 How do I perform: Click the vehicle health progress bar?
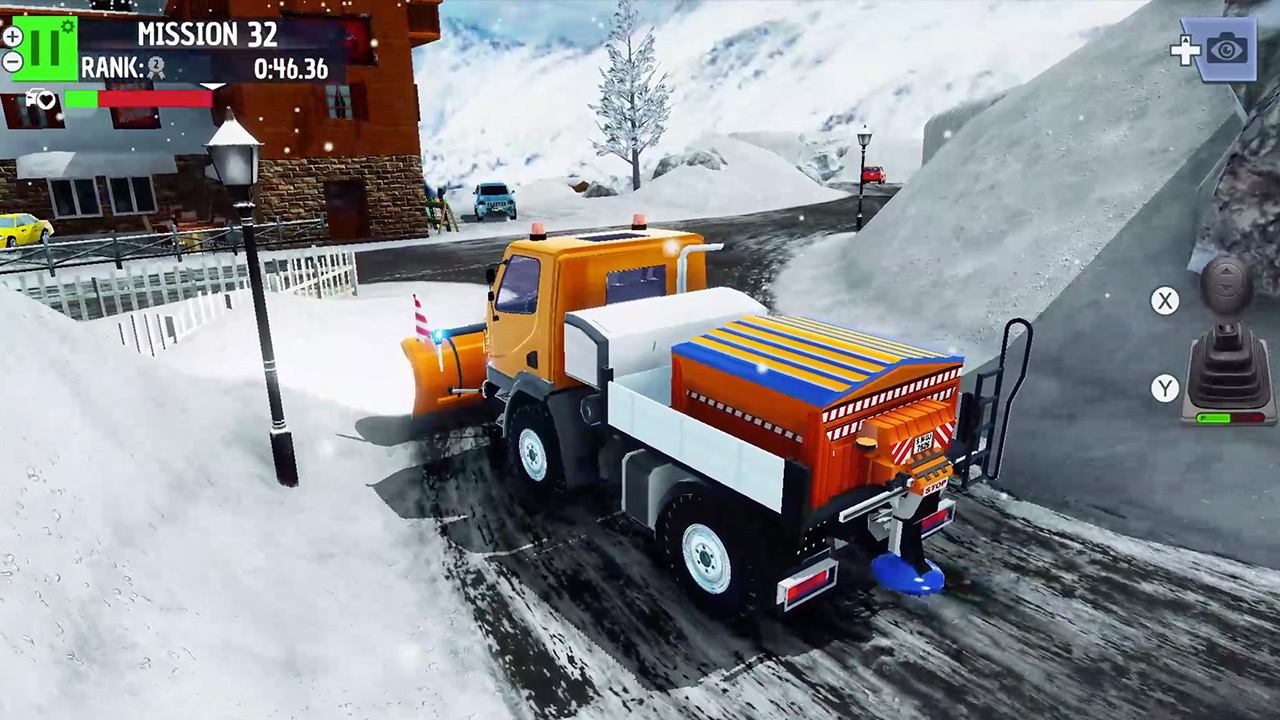[137, 99]
